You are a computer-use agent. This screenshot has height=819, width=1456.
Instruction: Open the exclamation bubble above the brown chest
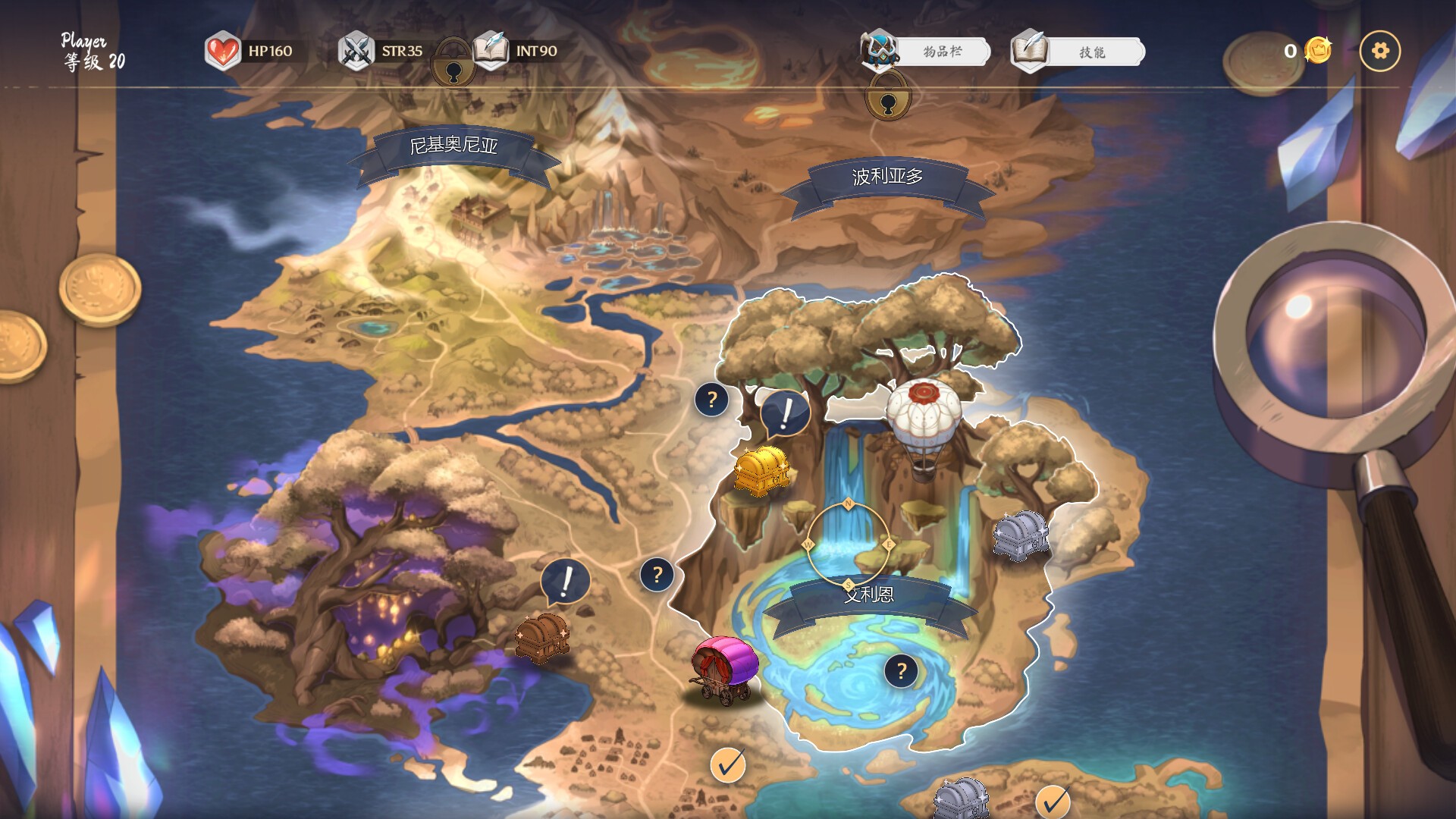pyautogui.click(x=566, y=582)
